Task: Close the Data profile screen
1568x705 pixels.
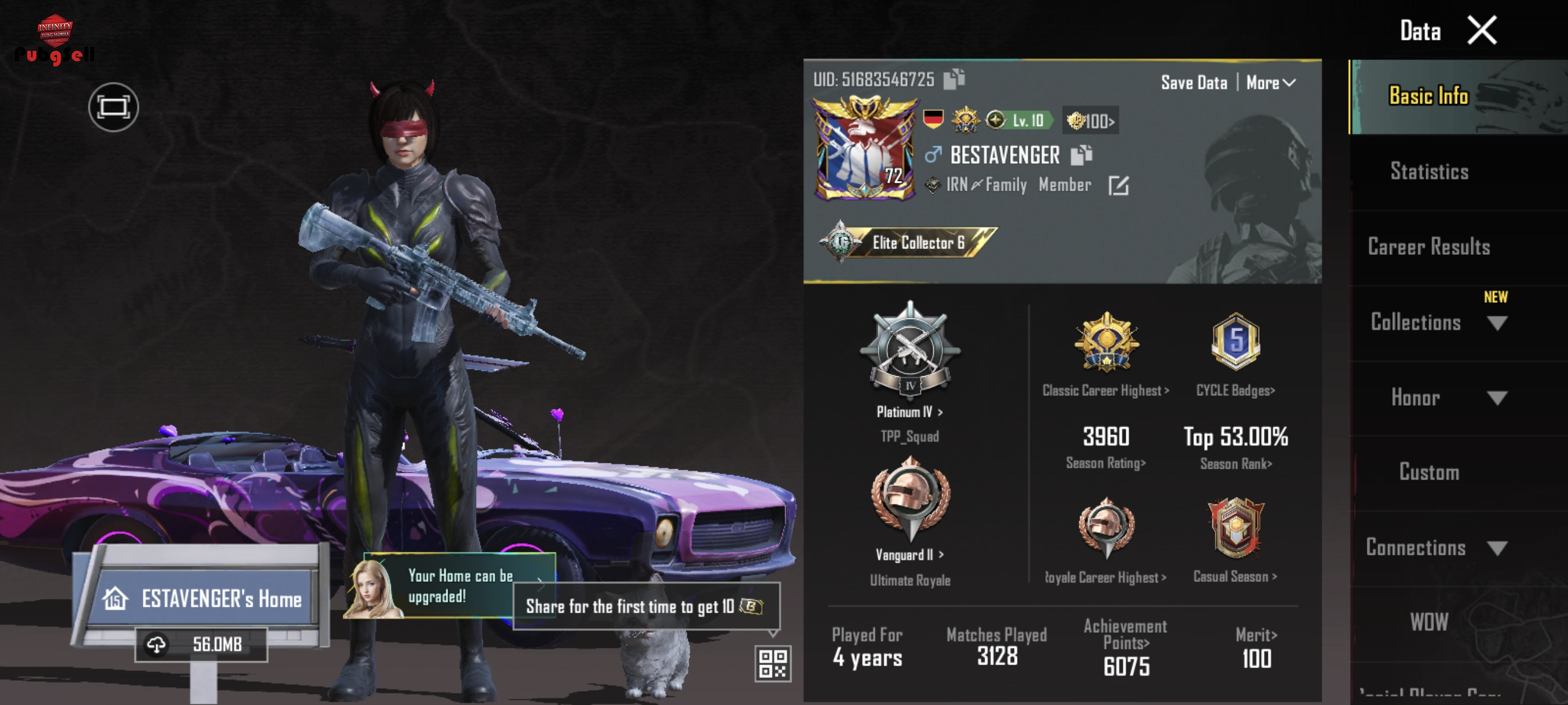Action: pyautogui.click(x=1481, y=31)
